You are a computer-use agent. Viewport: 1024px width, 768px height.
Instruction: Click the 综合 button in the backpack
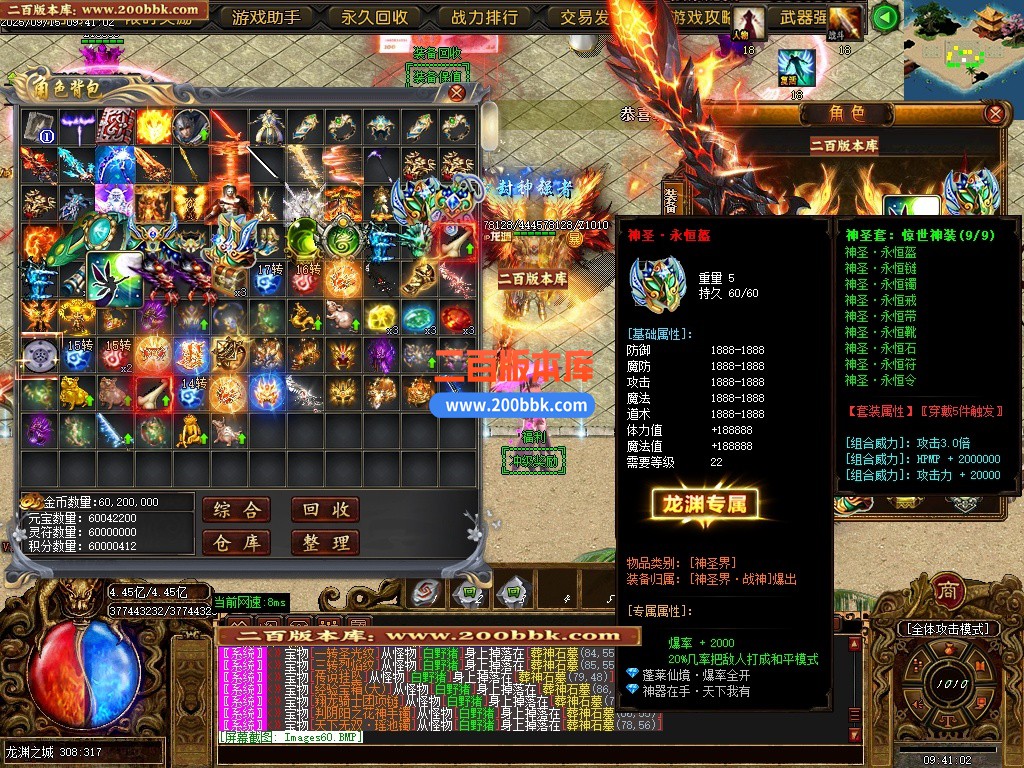point(236,510)
